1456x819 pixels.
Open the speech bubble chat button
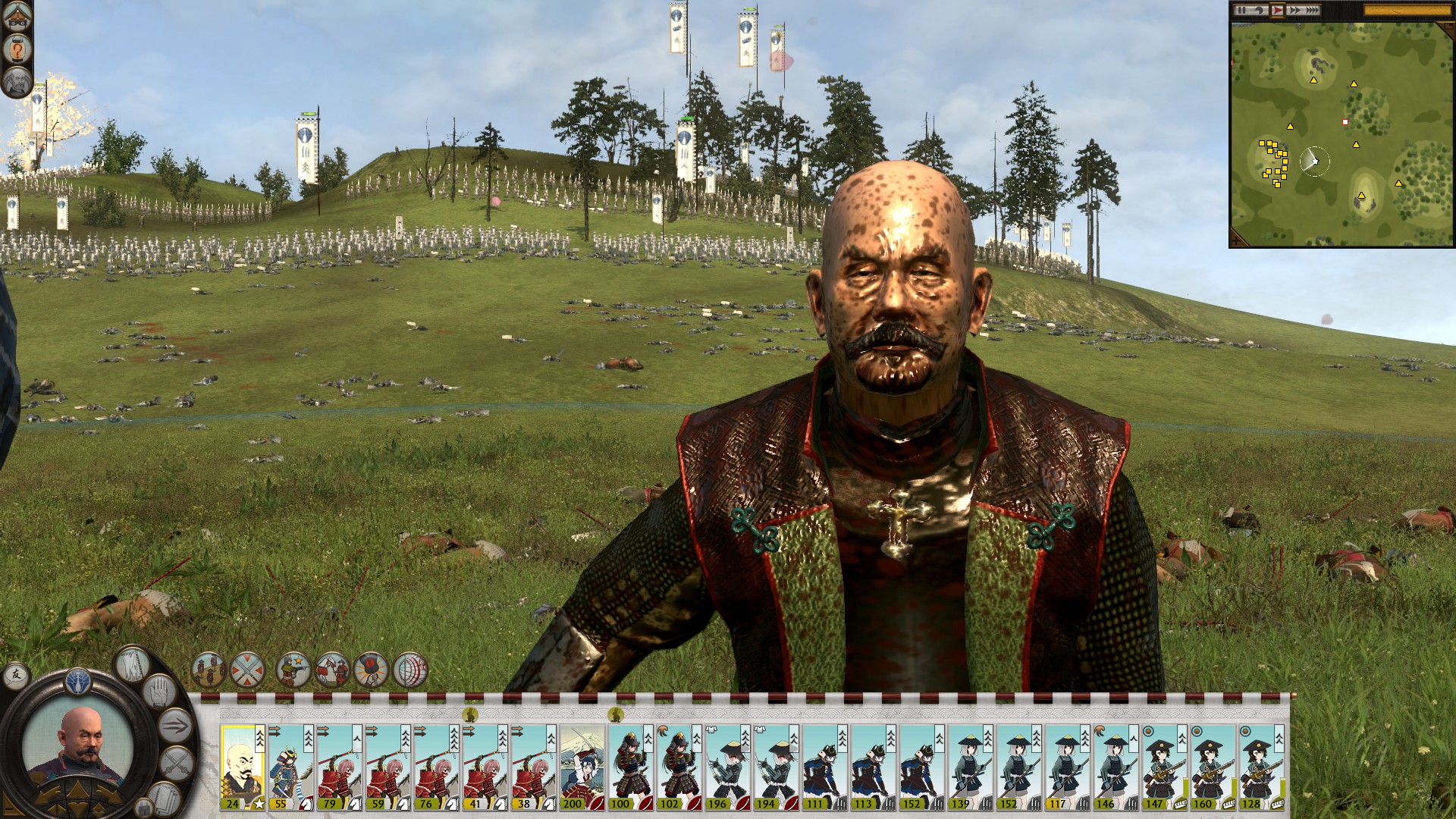coord(14,673)
